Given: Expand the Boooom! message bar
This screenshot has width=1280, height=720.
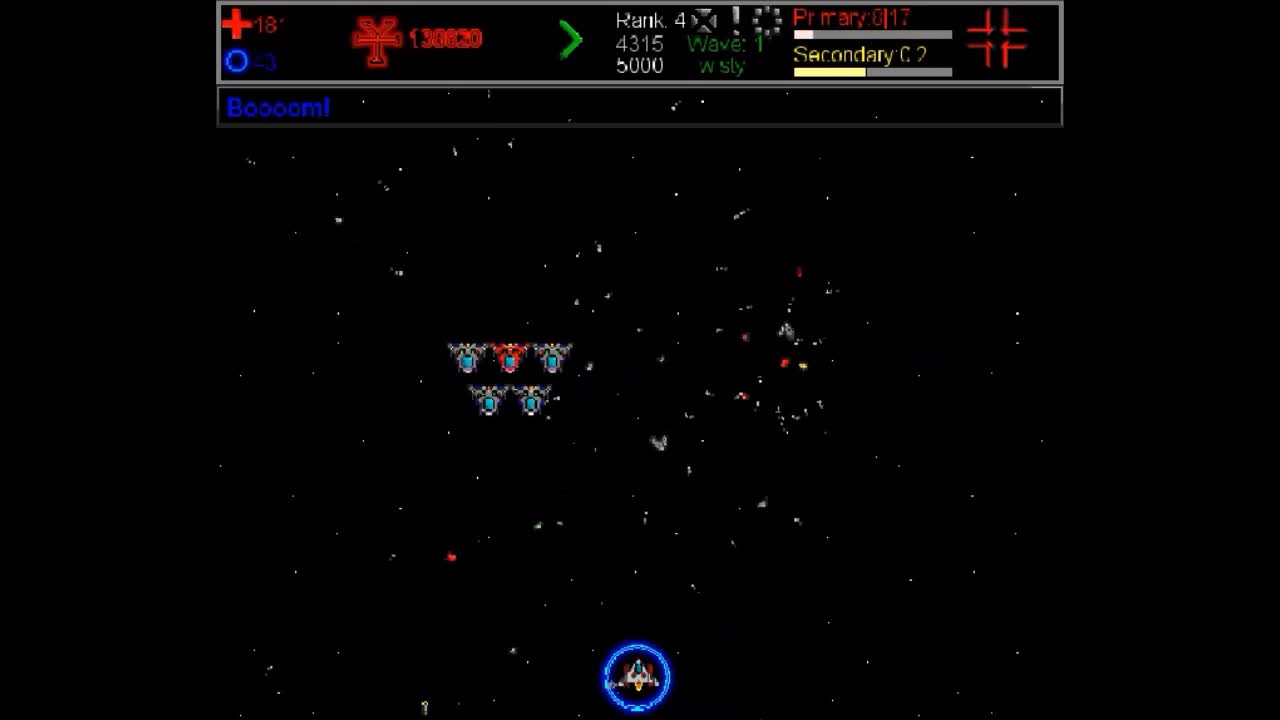Looking at the screenshot, I should coord(638,107).
